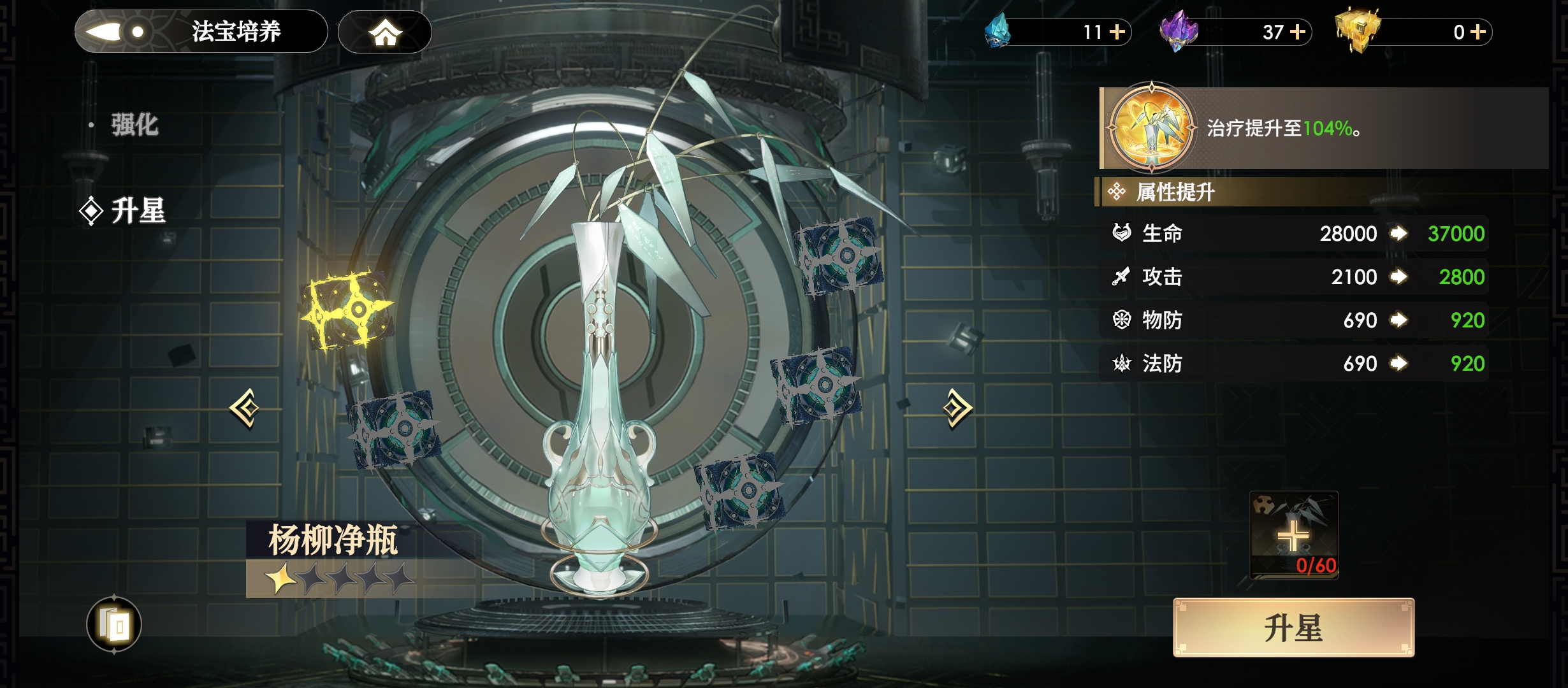The height and width of the screenshot is (688, 1568).
Task: Select the 升星 tab
Action: point(138,211)
